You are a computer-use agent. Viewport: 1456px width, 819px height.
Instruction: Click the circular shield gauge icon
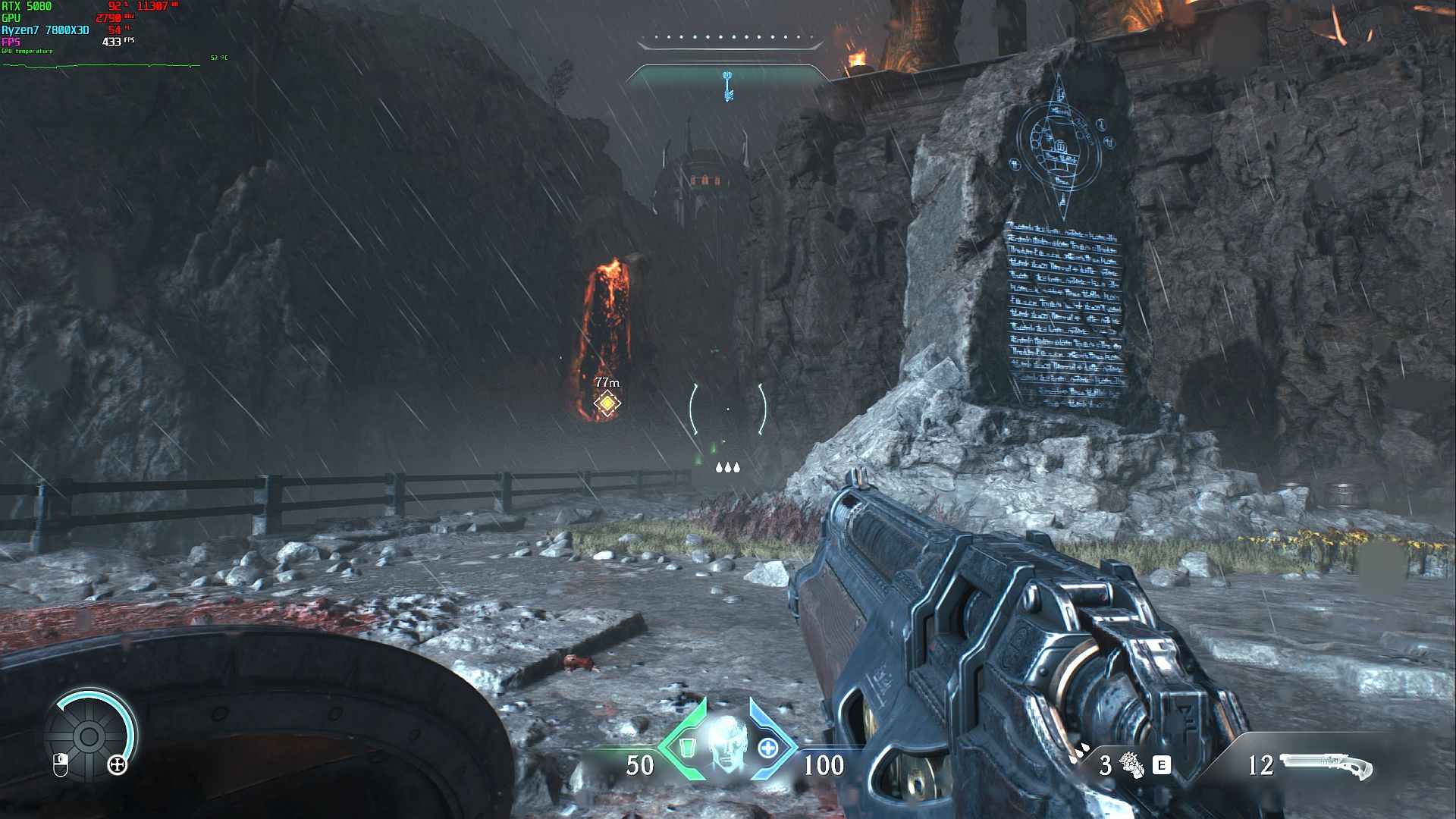89,736
